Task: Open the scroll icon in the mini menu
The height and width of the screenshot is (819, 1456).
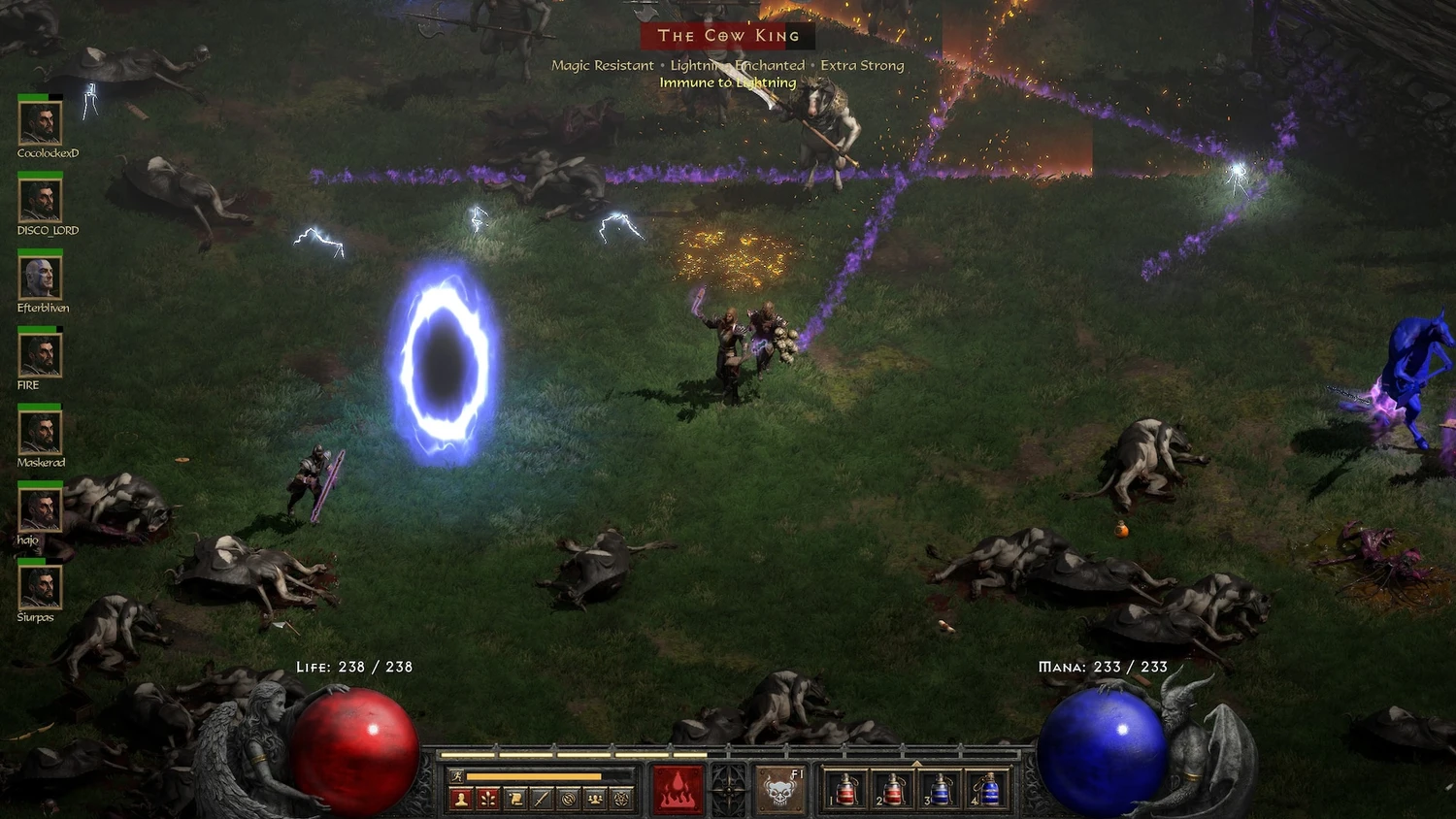Action: click(515, 799)
